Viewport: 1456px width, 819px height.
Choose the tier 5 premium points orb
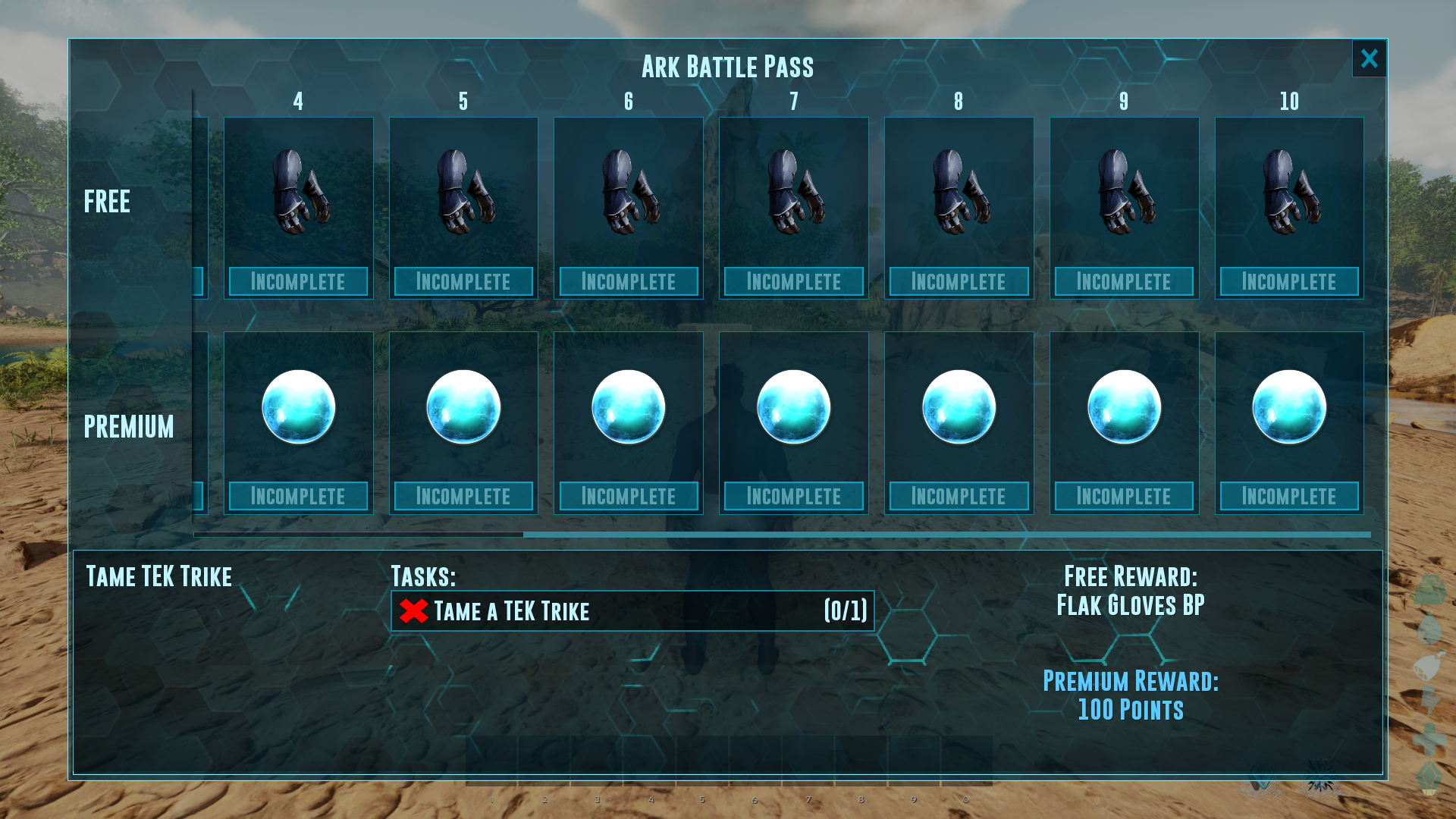[x=463, y=407]
